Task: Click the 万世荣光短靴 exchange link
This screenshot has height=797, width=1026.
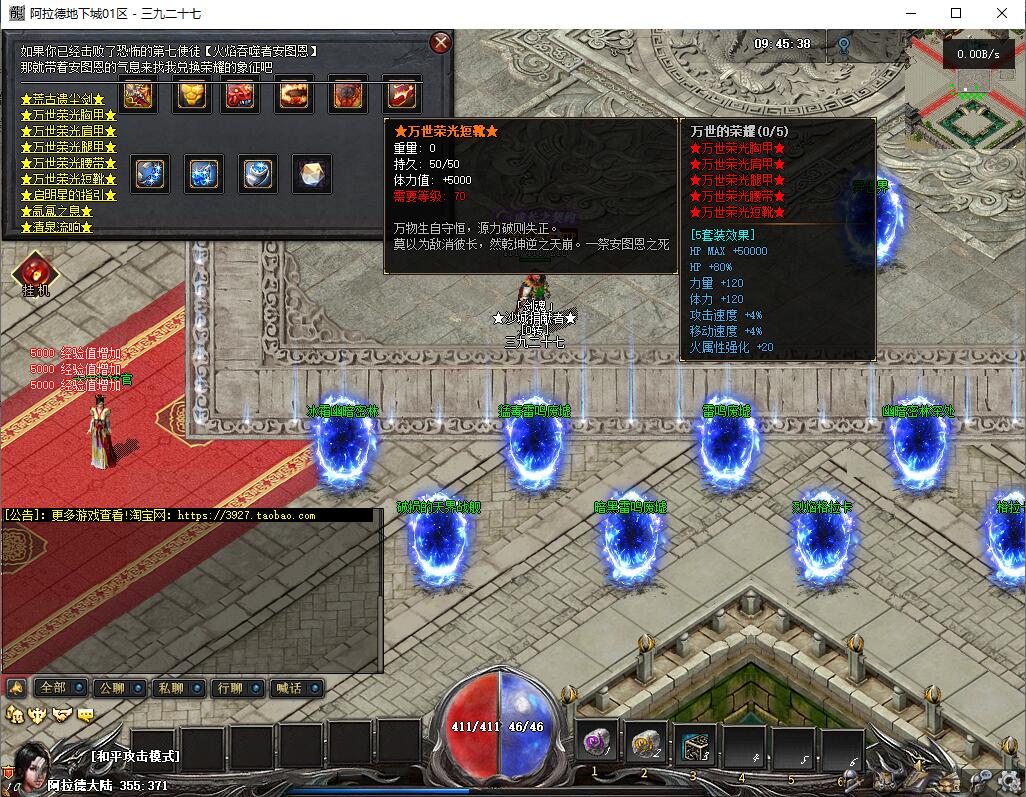Action: pos(68,179)
